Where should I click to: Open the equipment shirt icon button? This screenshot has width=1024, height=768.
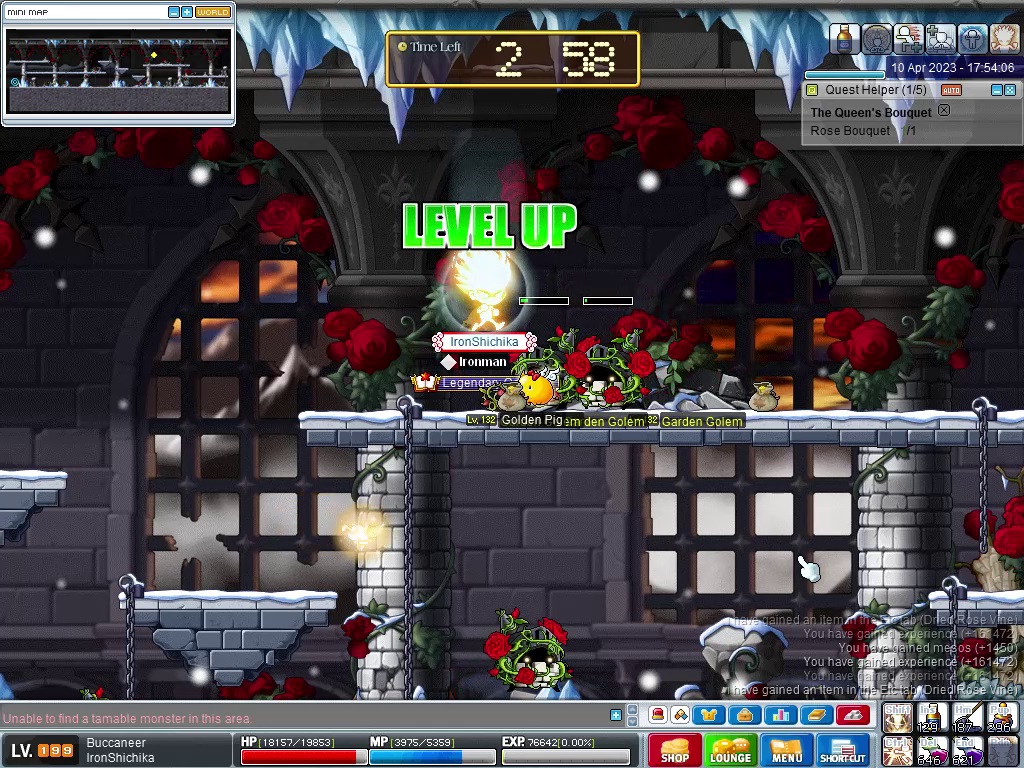pyautogui.click(x=709, y=715)
